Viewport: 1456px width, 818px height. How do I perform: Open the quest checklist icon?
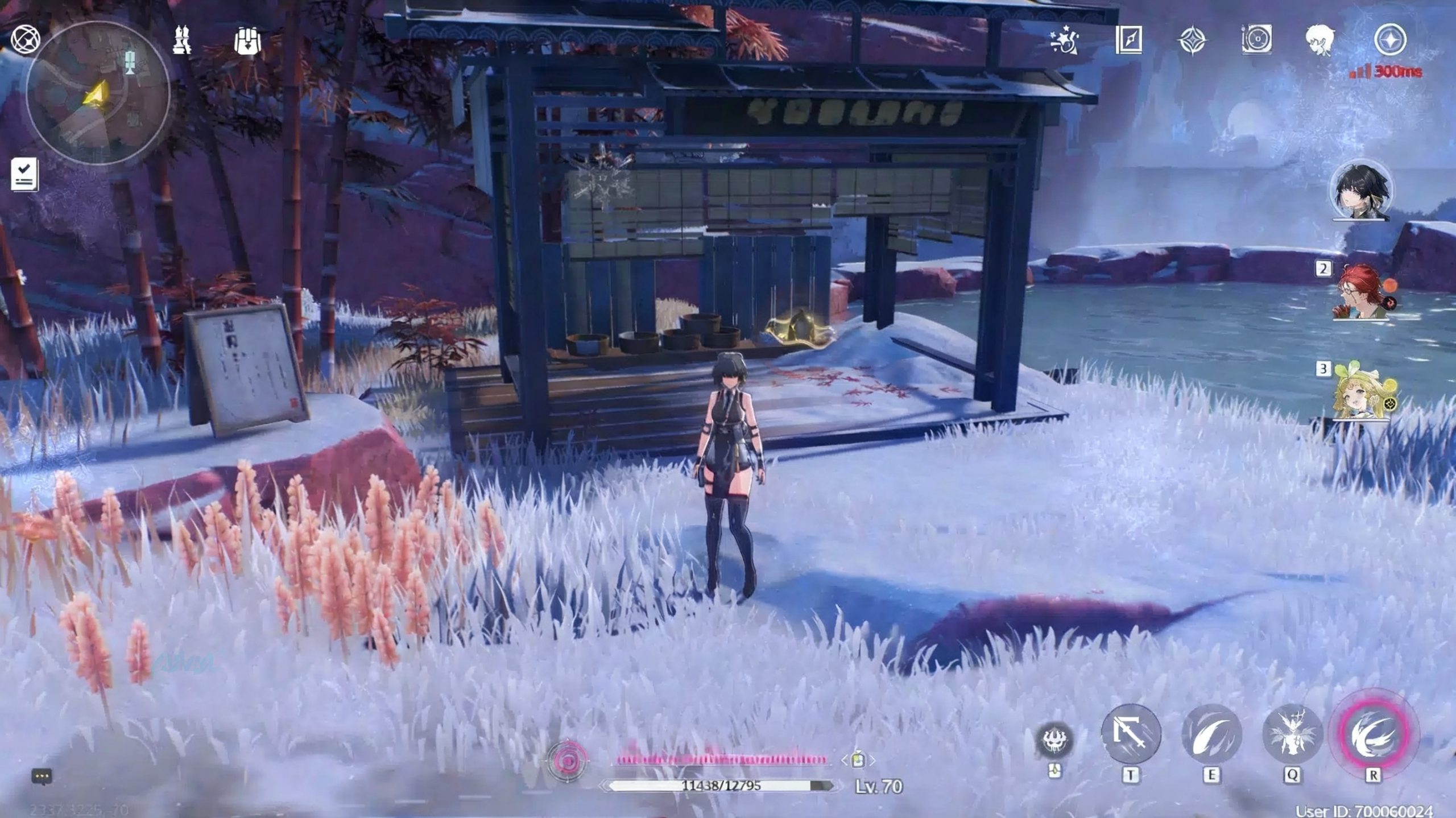point(24,174)
